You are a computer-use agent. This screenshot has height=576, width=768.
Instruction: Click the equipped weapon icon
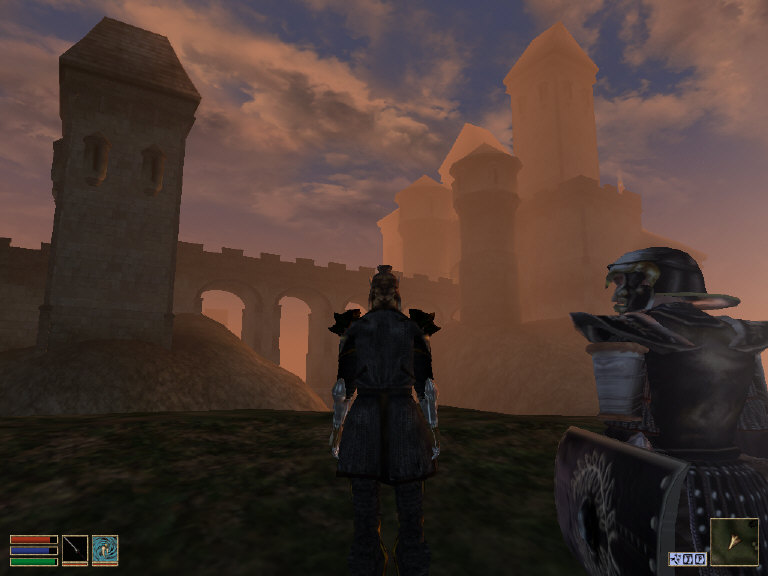(75, 549)
